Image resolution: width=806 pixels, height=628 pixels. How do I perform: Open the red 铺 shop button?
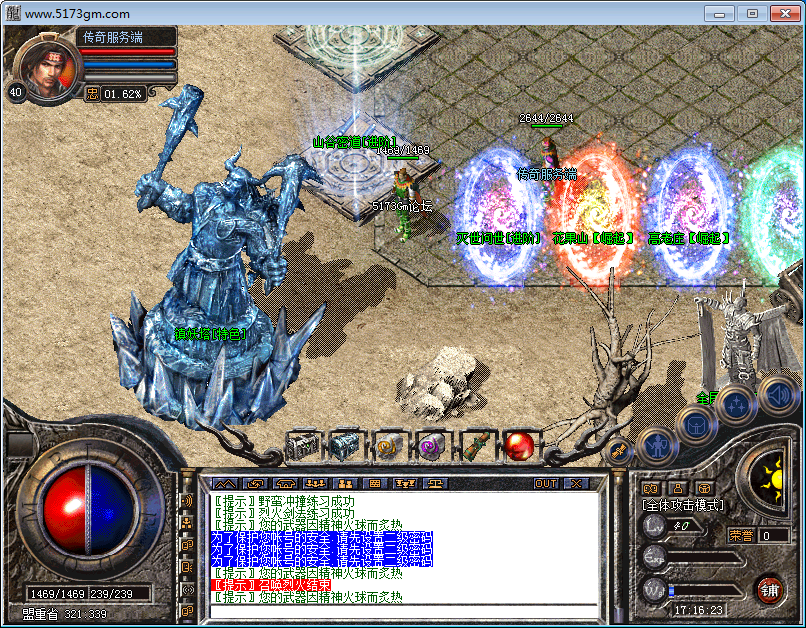point(769,588)
